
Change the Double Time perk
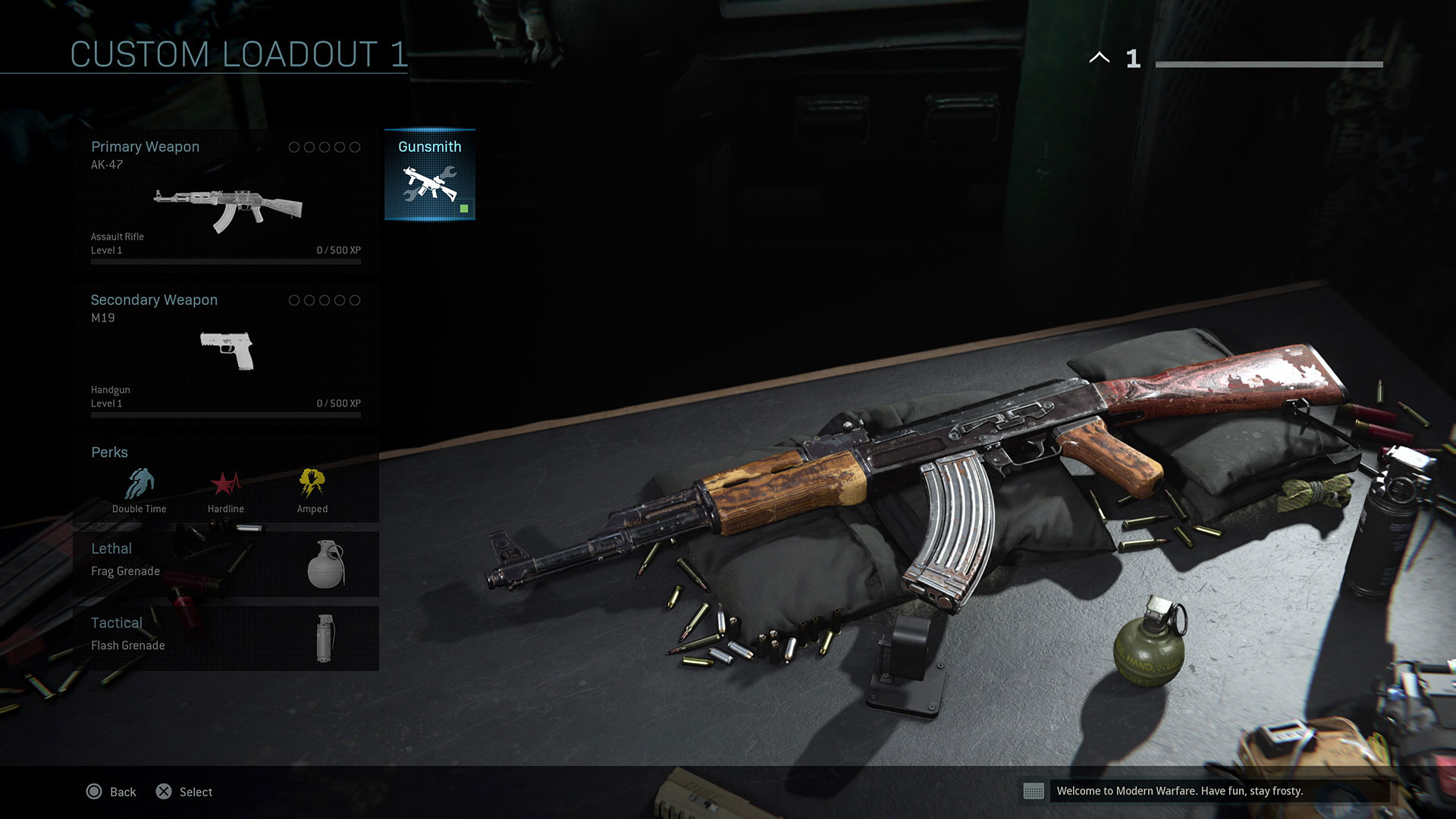point(140,491)
